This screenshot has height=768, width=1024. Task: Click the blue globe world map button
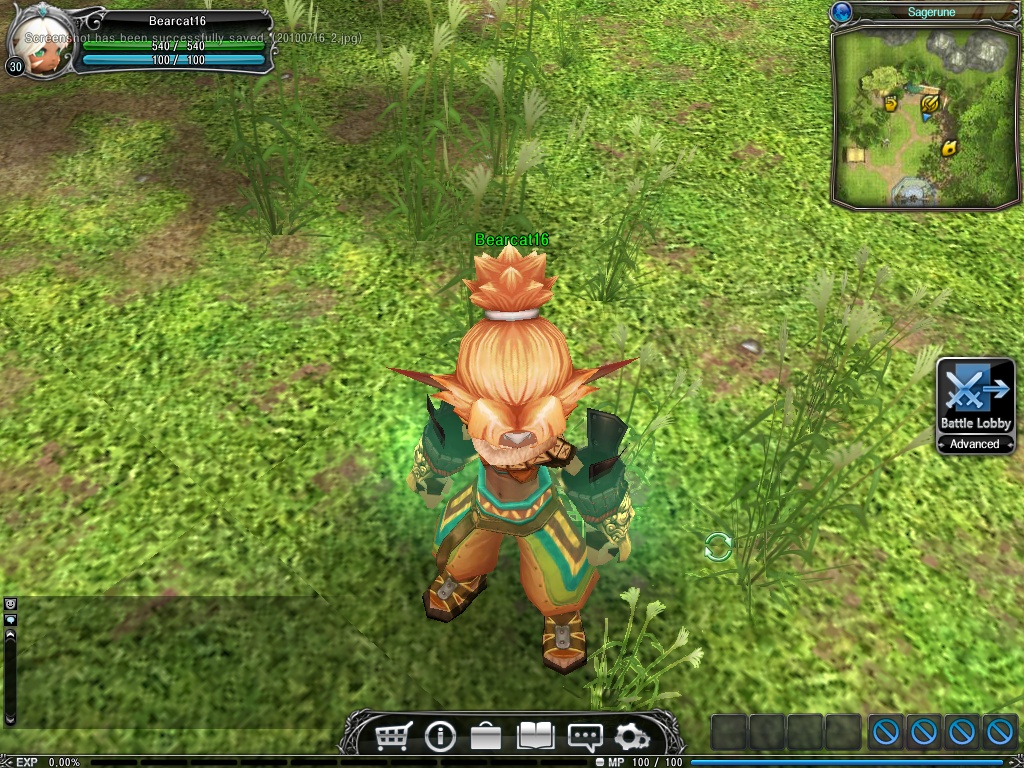click(841, 12)
